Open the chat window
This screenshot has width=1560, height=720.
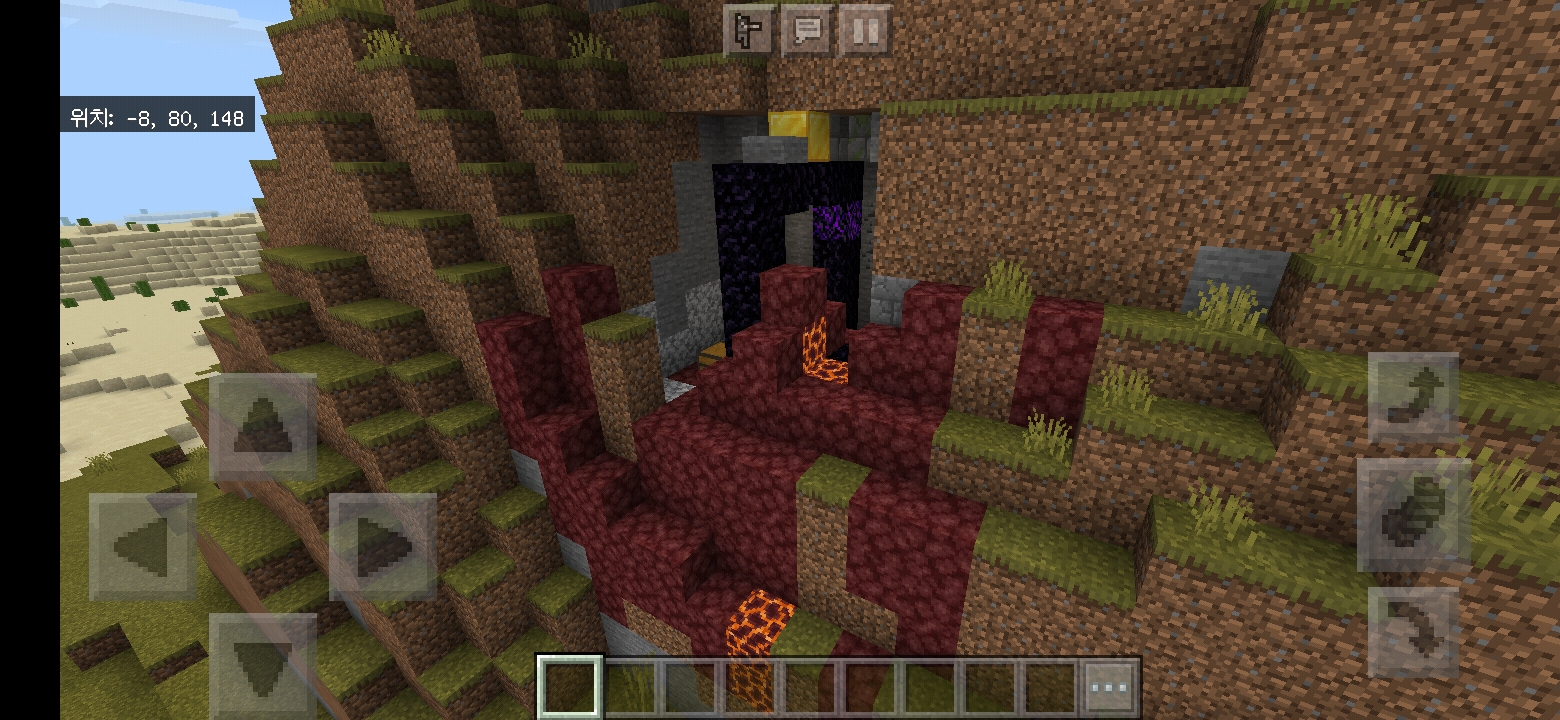[x=807, y=31]
